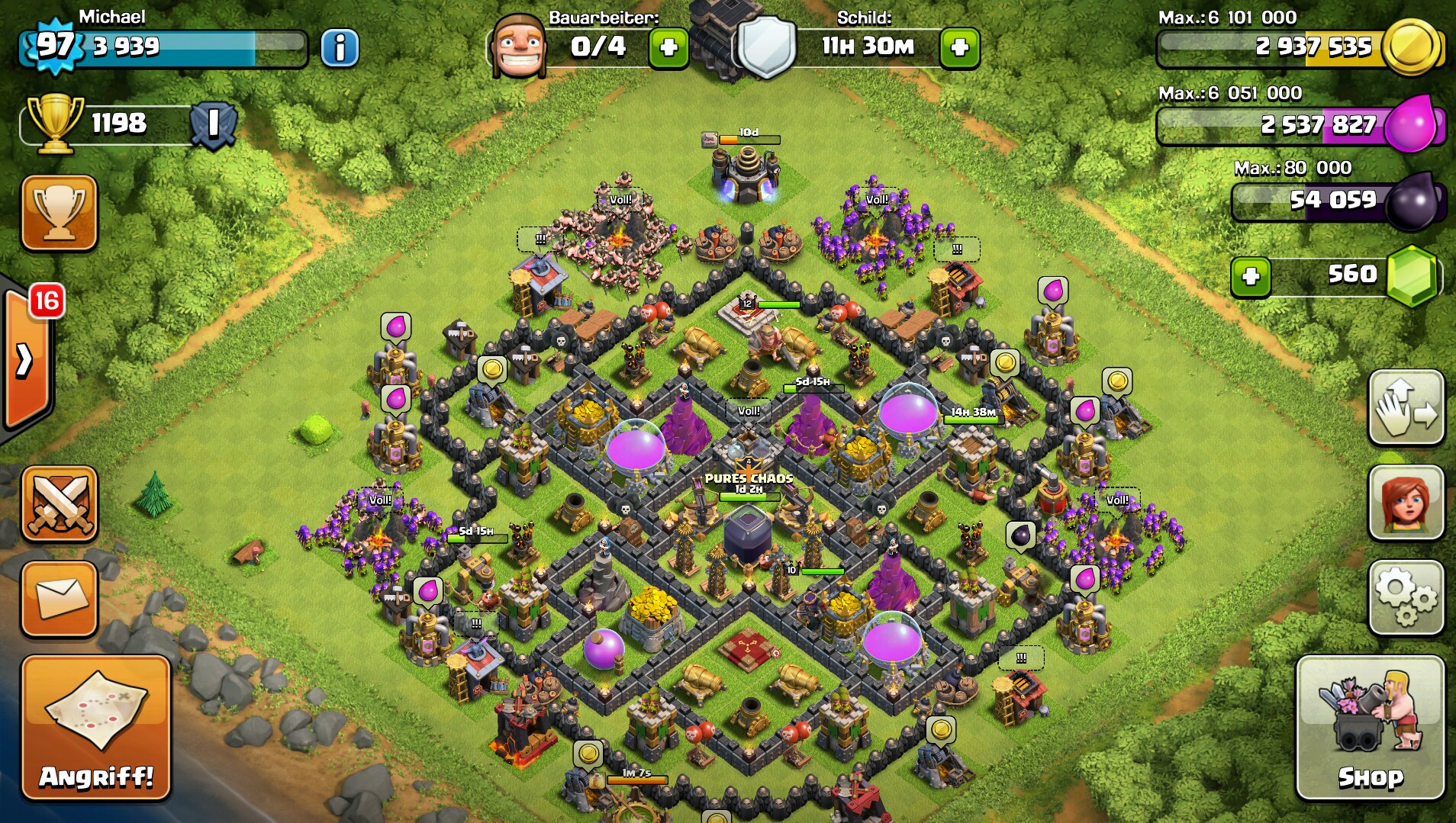Image resolution: width=1456 pixels, height=823 pixels.
Task: Add a builder with the plus button
Action: tap(668, 48)
